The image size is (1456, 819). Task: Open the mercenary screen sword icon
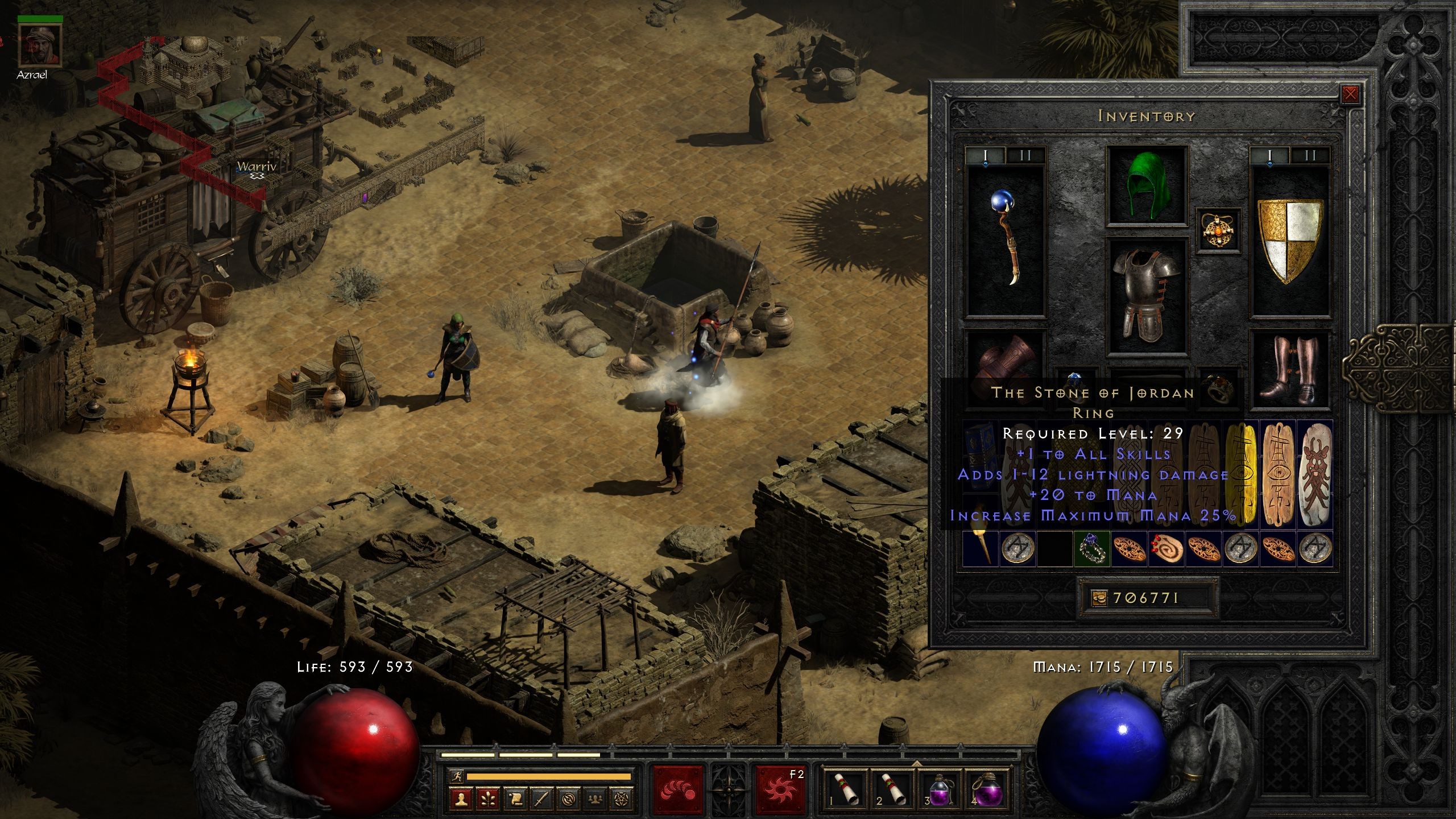click(x=542, y=801)
